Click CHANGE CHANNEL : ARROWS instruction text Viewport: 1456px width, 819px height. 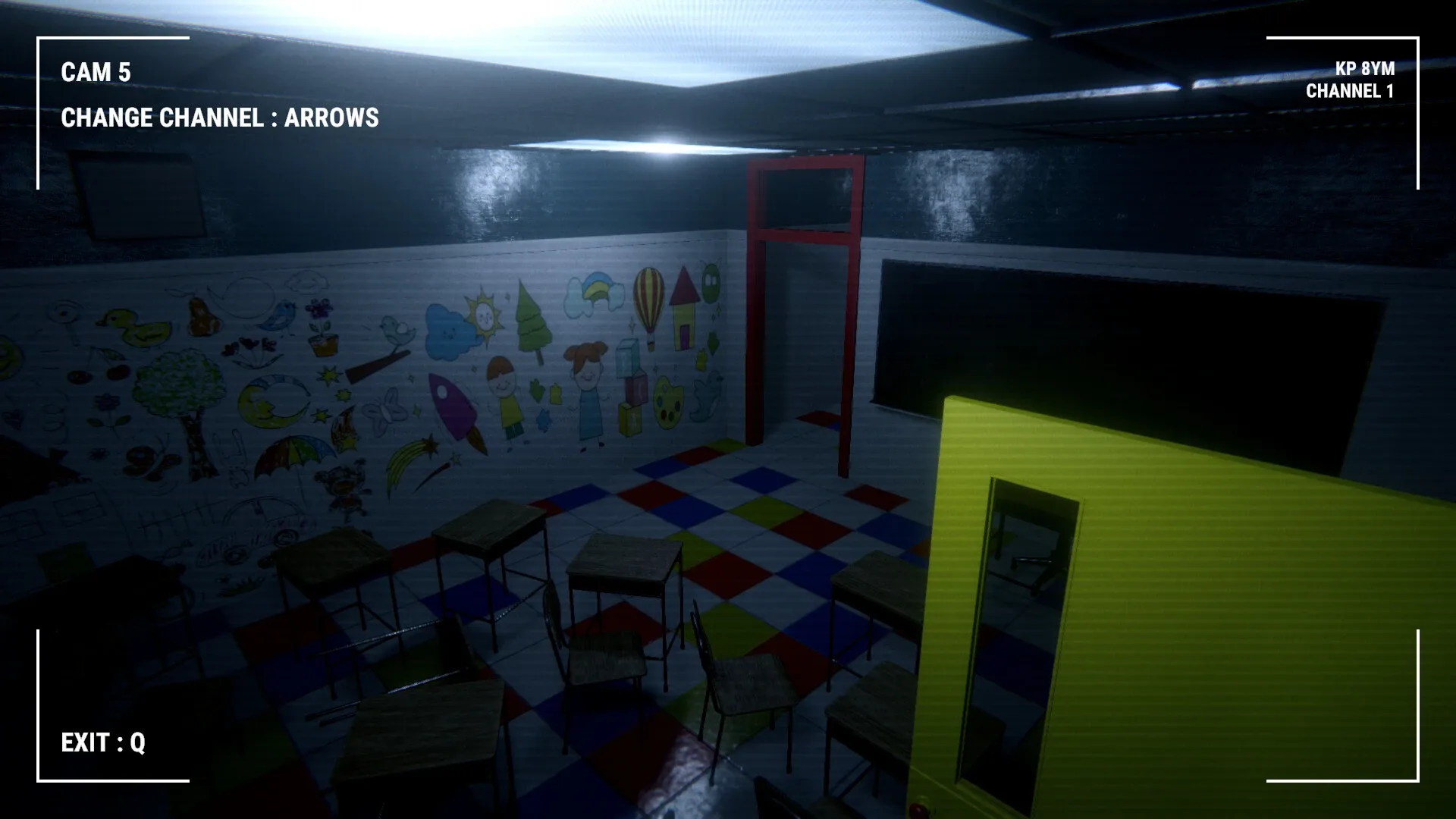tap(218, 118)
